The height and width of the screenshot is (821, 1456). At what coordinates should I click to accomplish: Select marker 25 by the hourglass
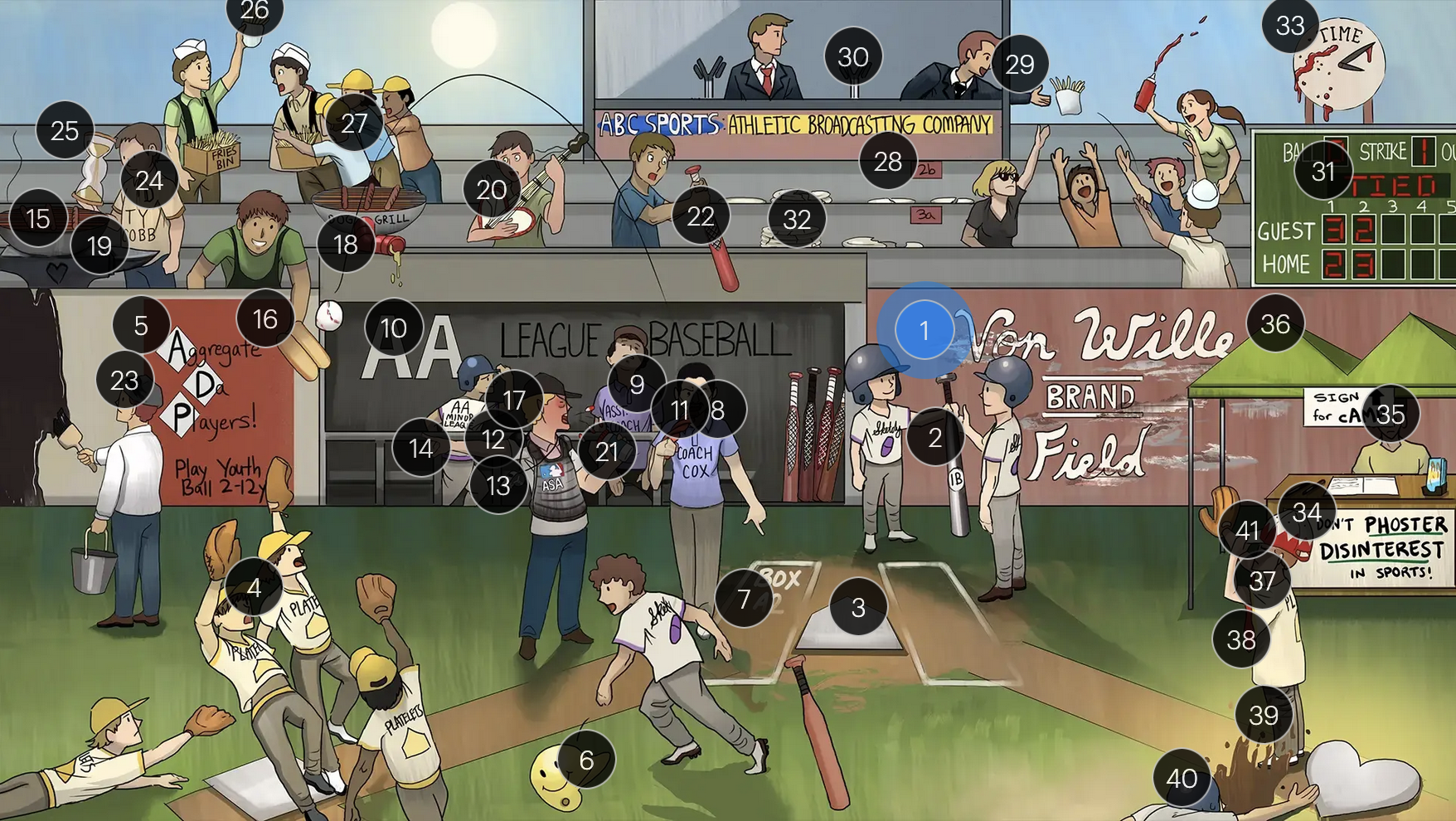pos(65,130)
